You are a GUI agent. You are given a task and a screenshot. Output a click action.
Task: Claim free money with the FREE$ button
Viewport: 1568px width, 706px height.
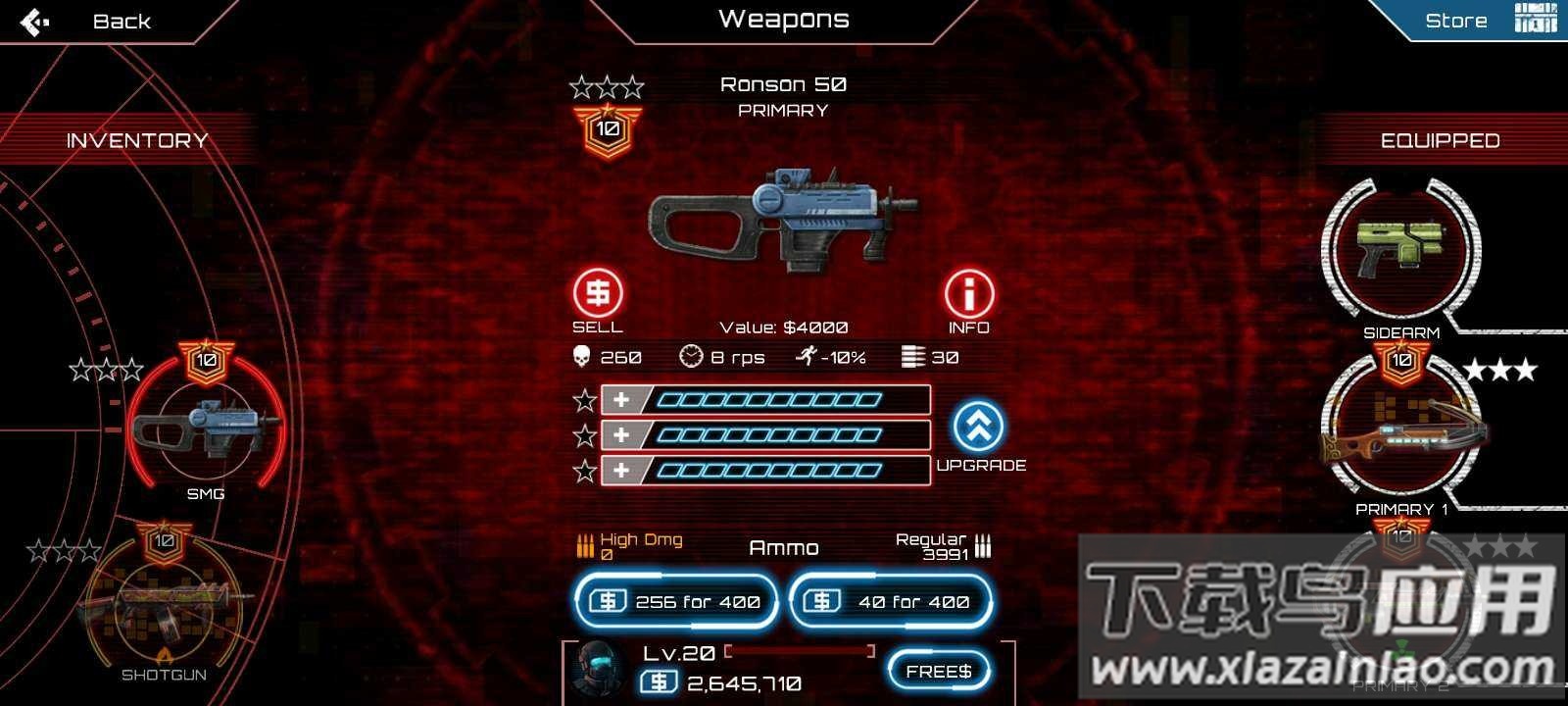click(938, 672)
